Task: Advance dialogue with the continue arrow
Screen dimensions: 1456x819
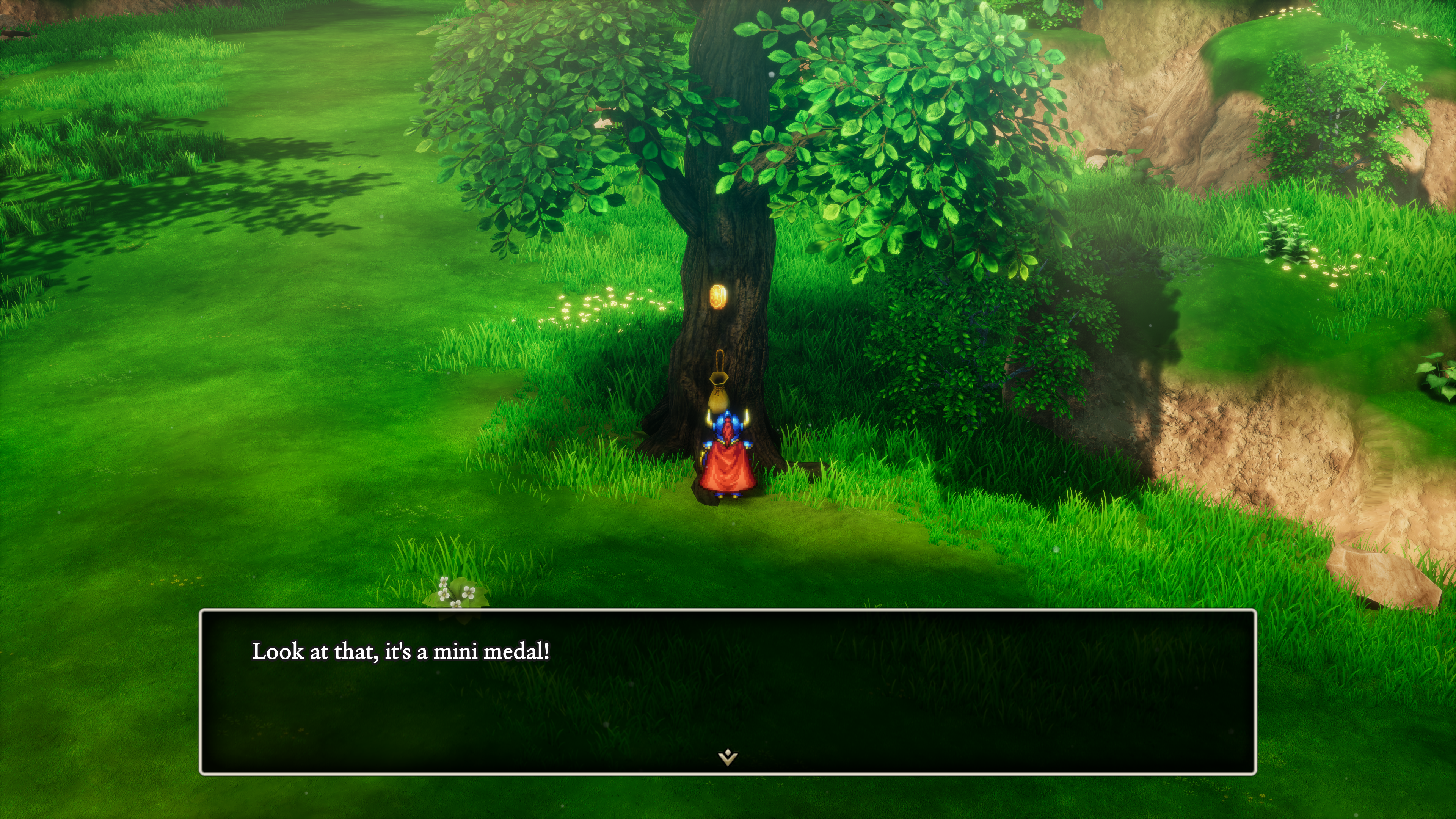Action: coord(728,756)
